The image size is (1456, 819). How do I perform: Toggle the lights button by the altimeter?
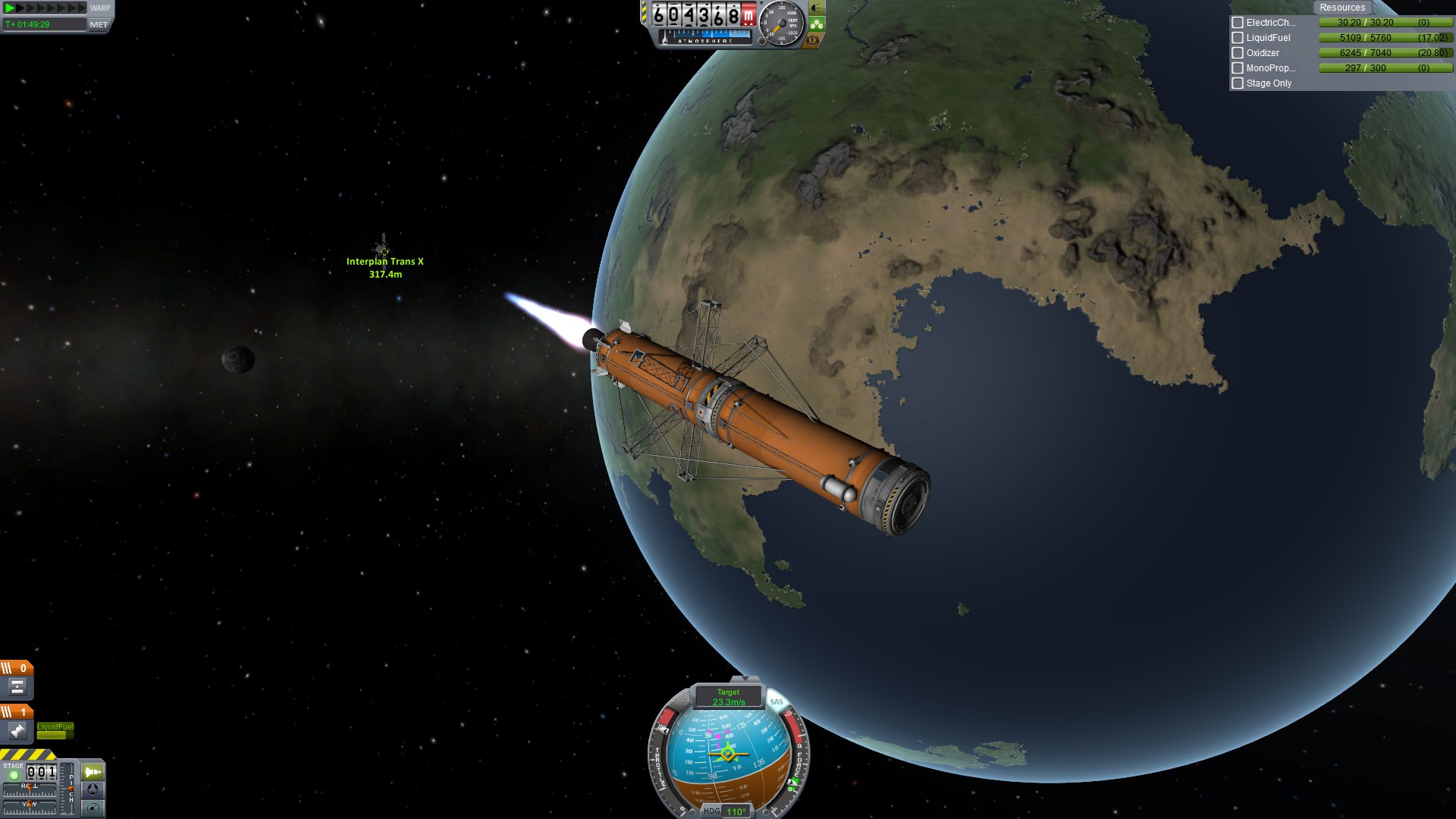click(x=817, y=8)
